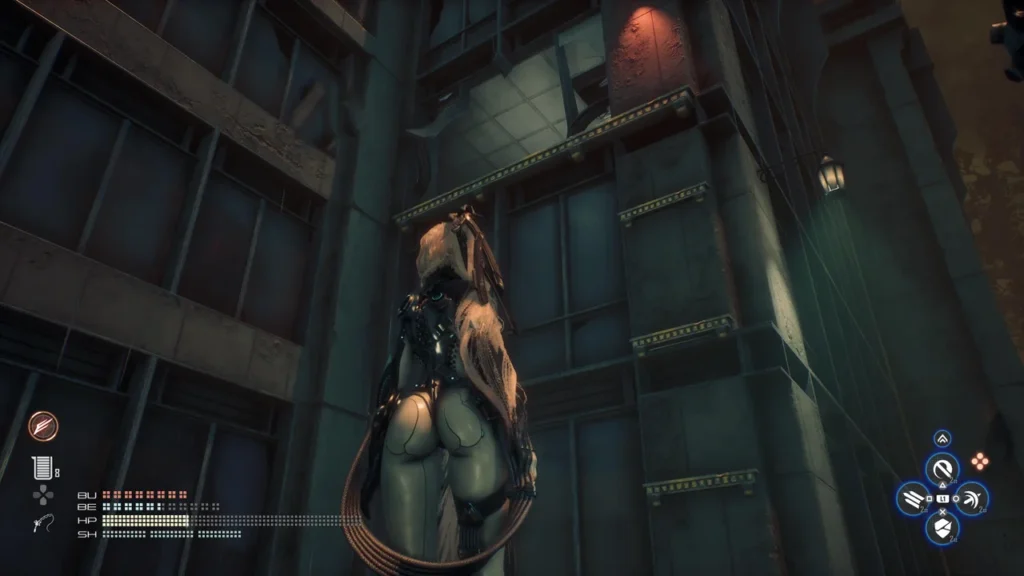Use the curved-slash Beta skill on the right

[970, 498]
